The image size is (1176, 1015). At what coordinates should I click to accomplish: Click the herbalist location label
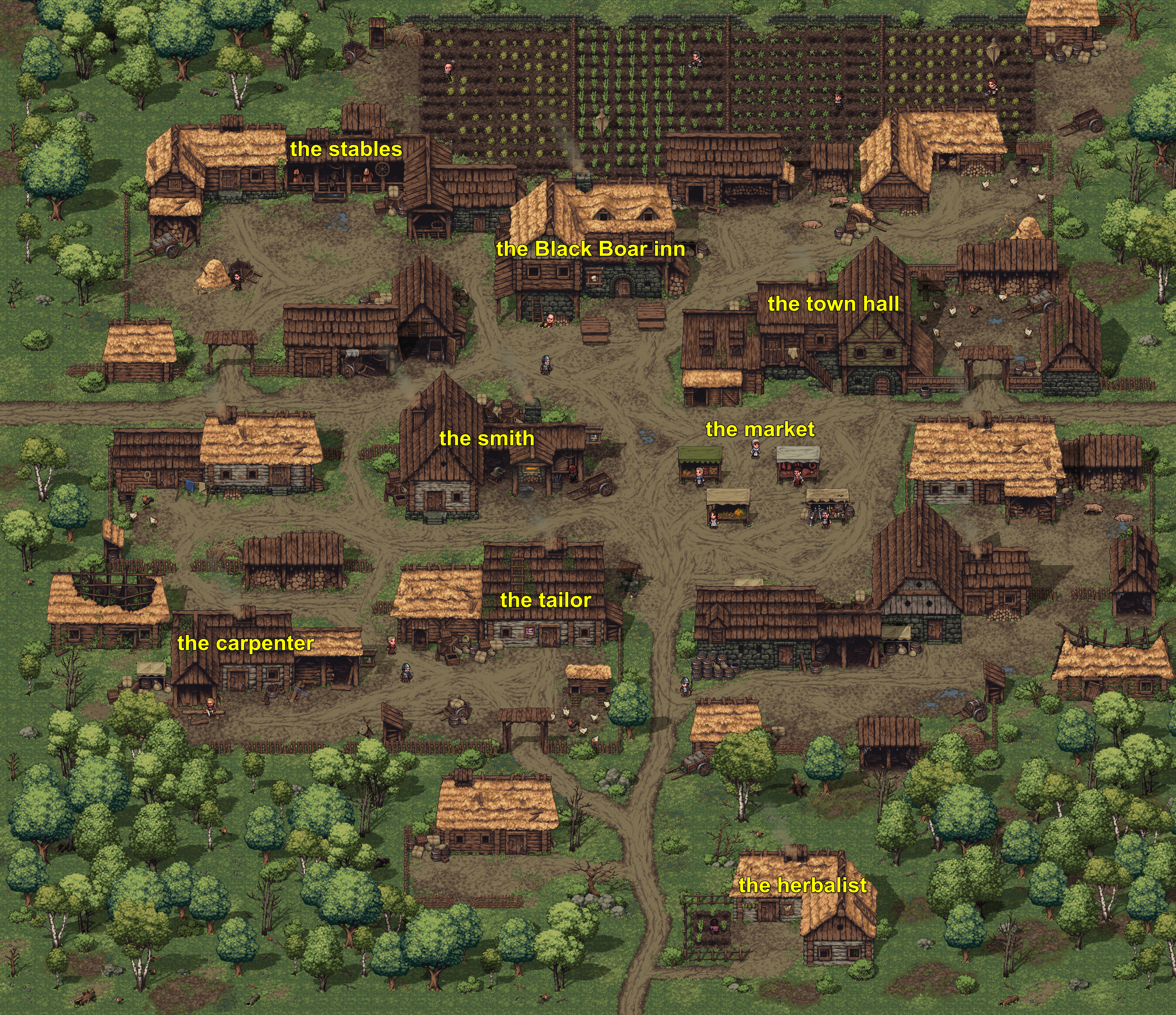click(802, 885)
